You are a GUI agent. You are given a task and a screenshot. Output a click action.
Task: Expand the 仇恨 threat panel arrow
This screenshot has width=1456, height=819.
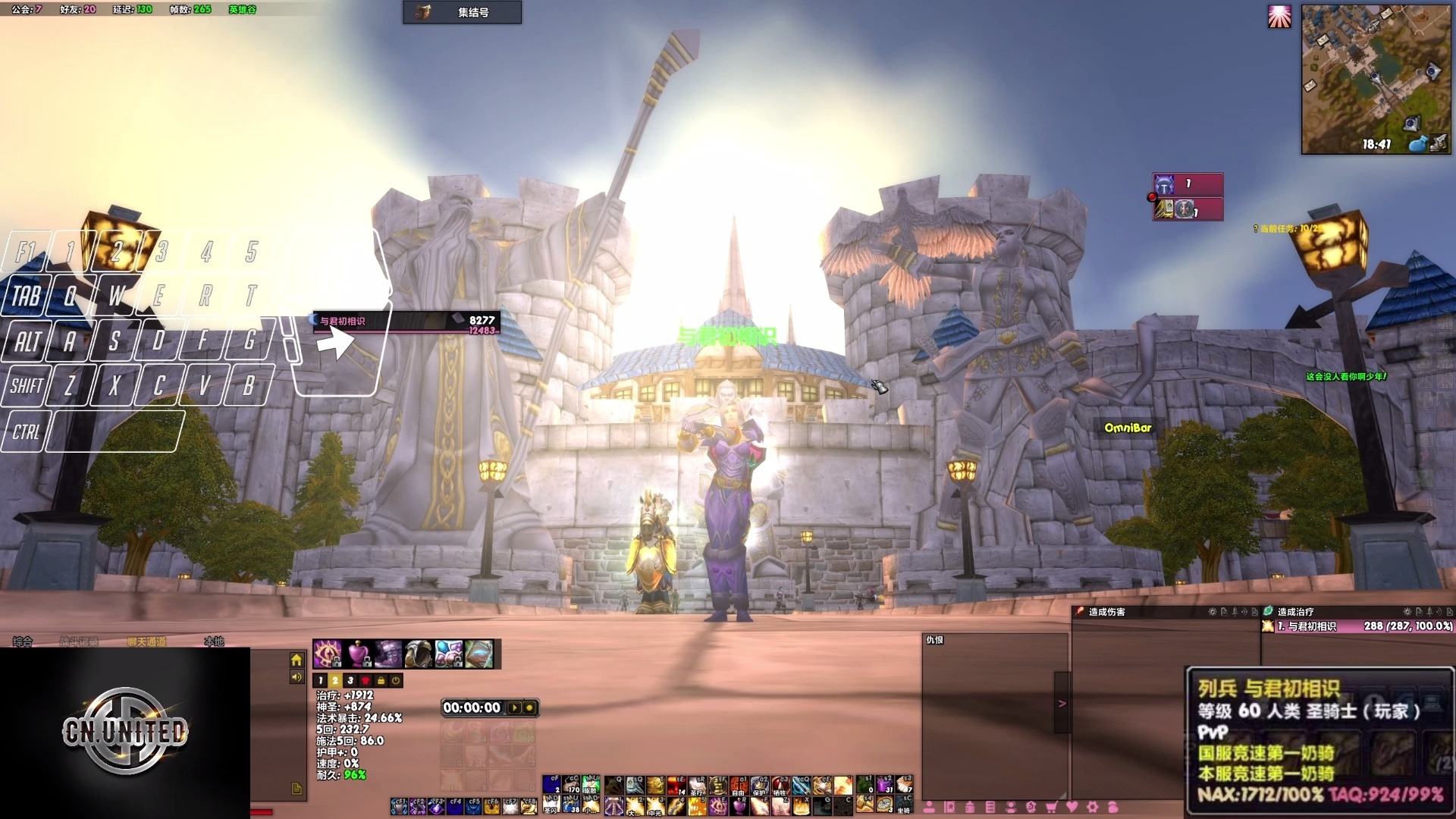pyautogui.click(x=1062, y=703)
